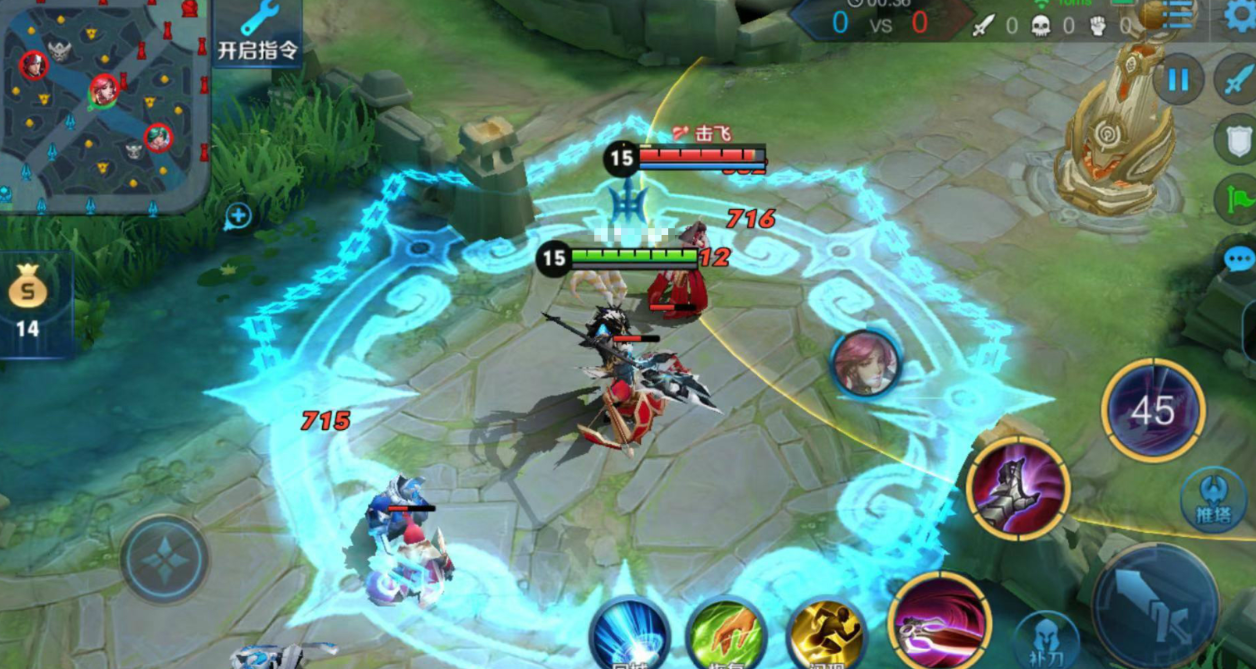Tap the 开启指令 wrench button
Image resolution: width=1256 pixels, height=669 pixels.
tap(258, 34)
